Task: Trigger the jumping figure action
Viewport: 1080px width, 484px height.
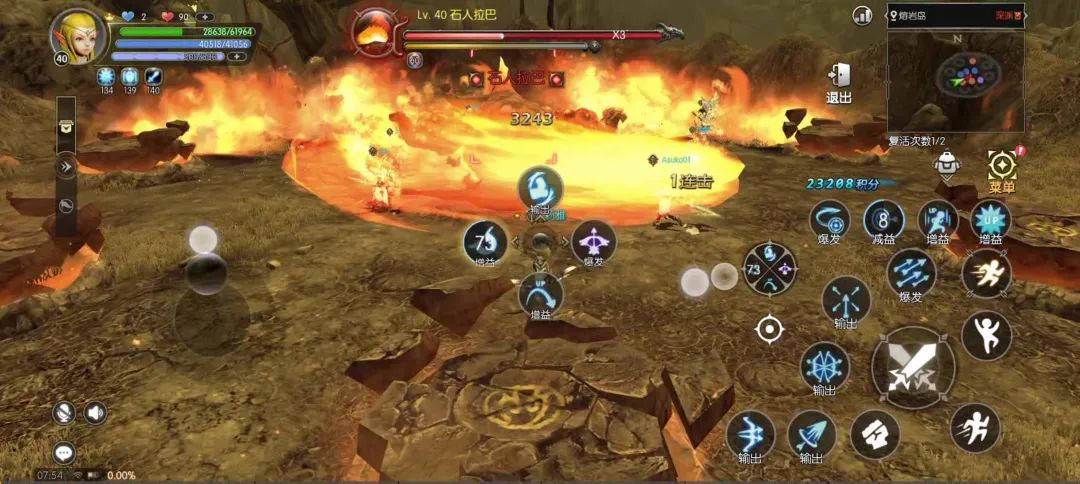Action: pos(986,335)
